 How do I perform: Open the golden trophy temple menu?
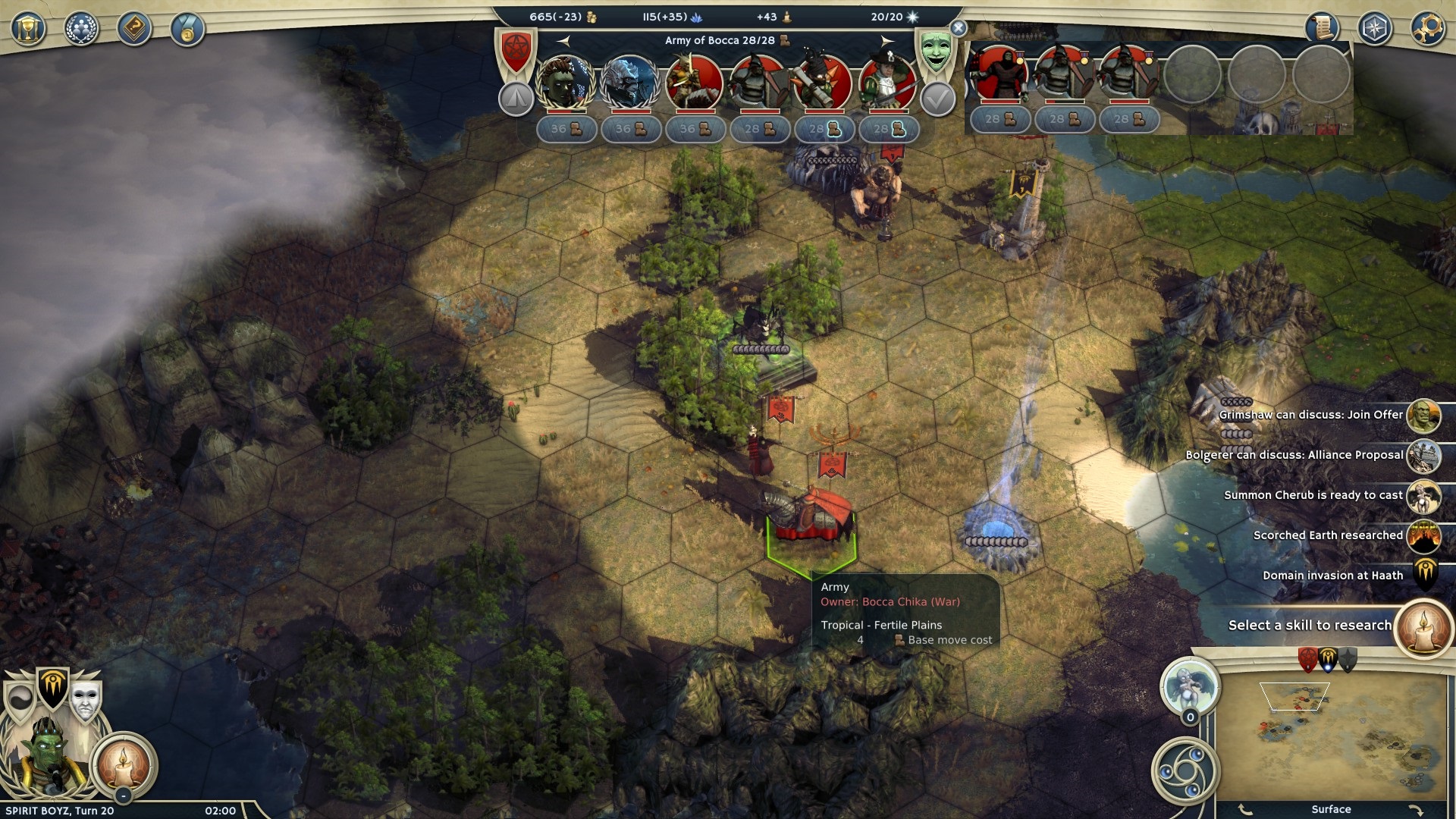[x=28, y=29]
